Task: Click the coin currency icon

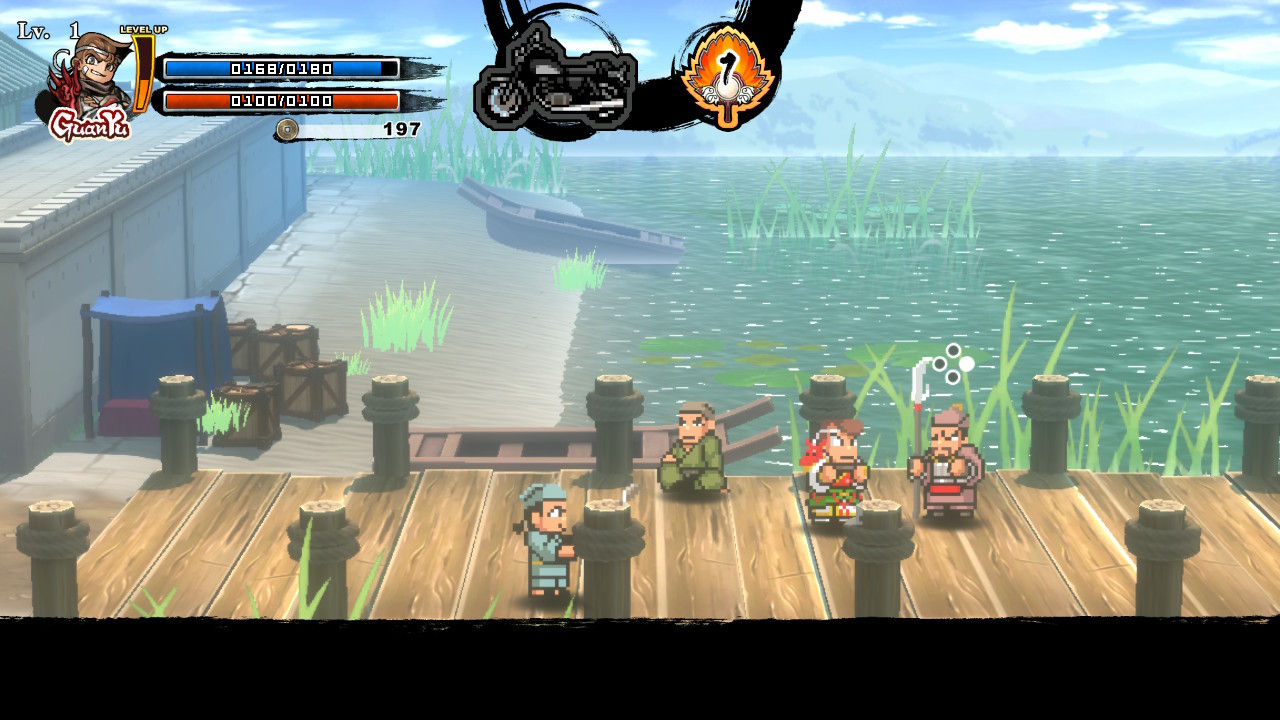Action: [288, 129]
